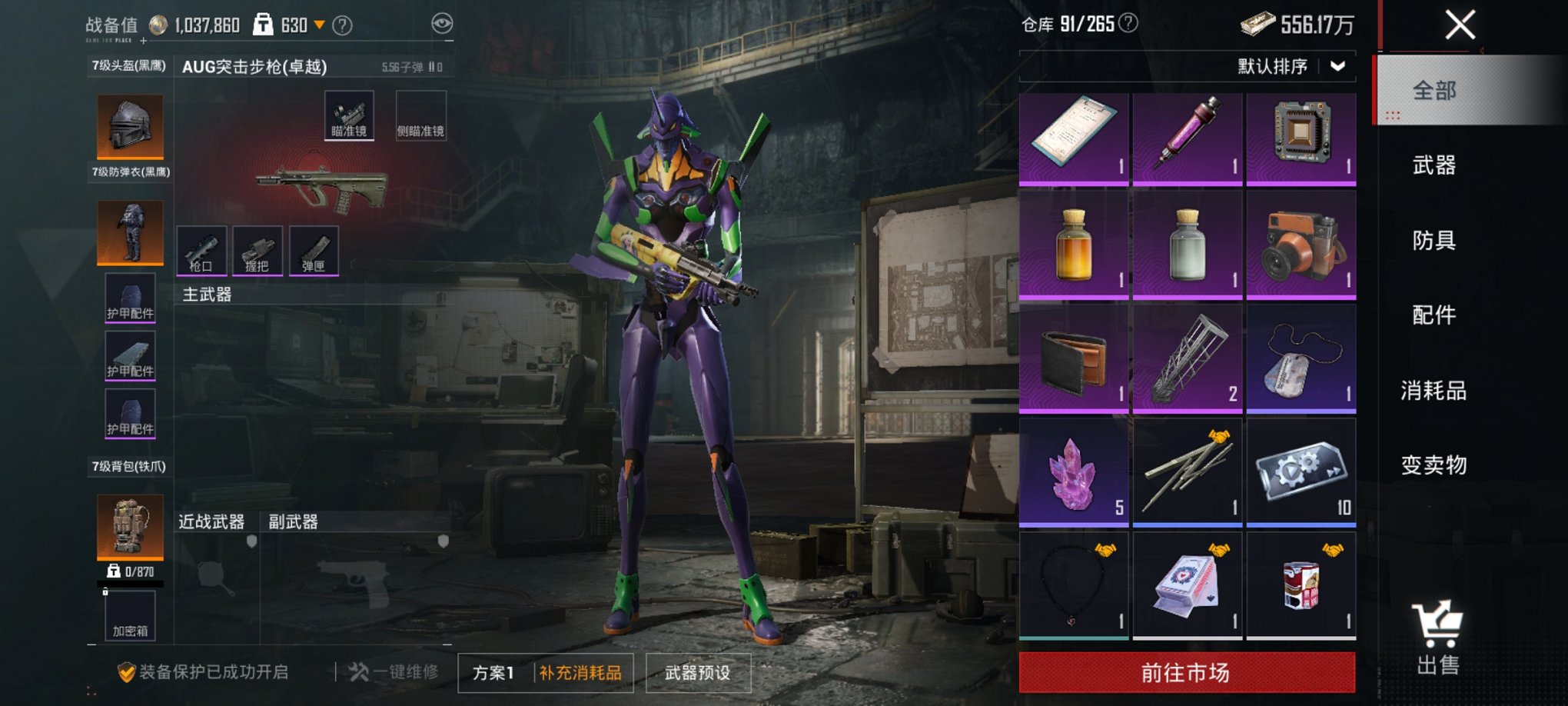The height and width of the screenshot is (706, 1568).
Task: Open the 默认排序 sort dropdown
Action: pos(1291,66)
